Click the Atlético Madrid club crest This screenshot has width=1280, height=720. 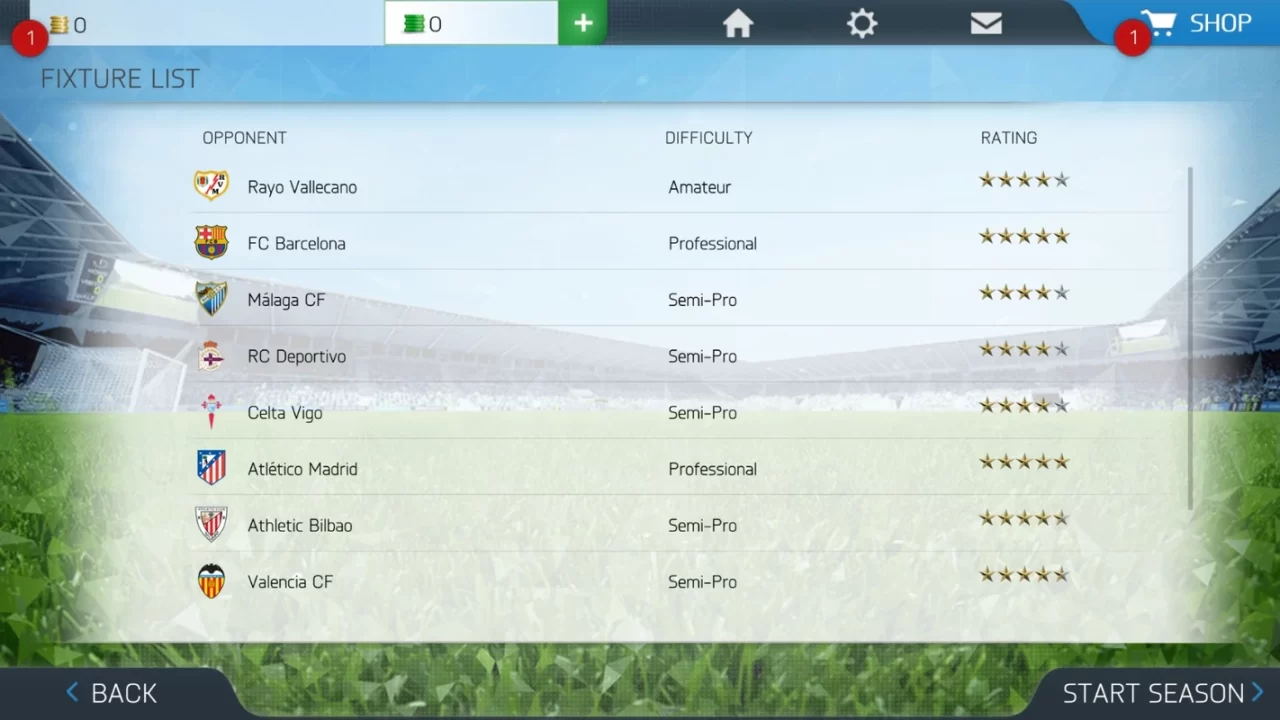pyautogui.click(x=211, y=468)
